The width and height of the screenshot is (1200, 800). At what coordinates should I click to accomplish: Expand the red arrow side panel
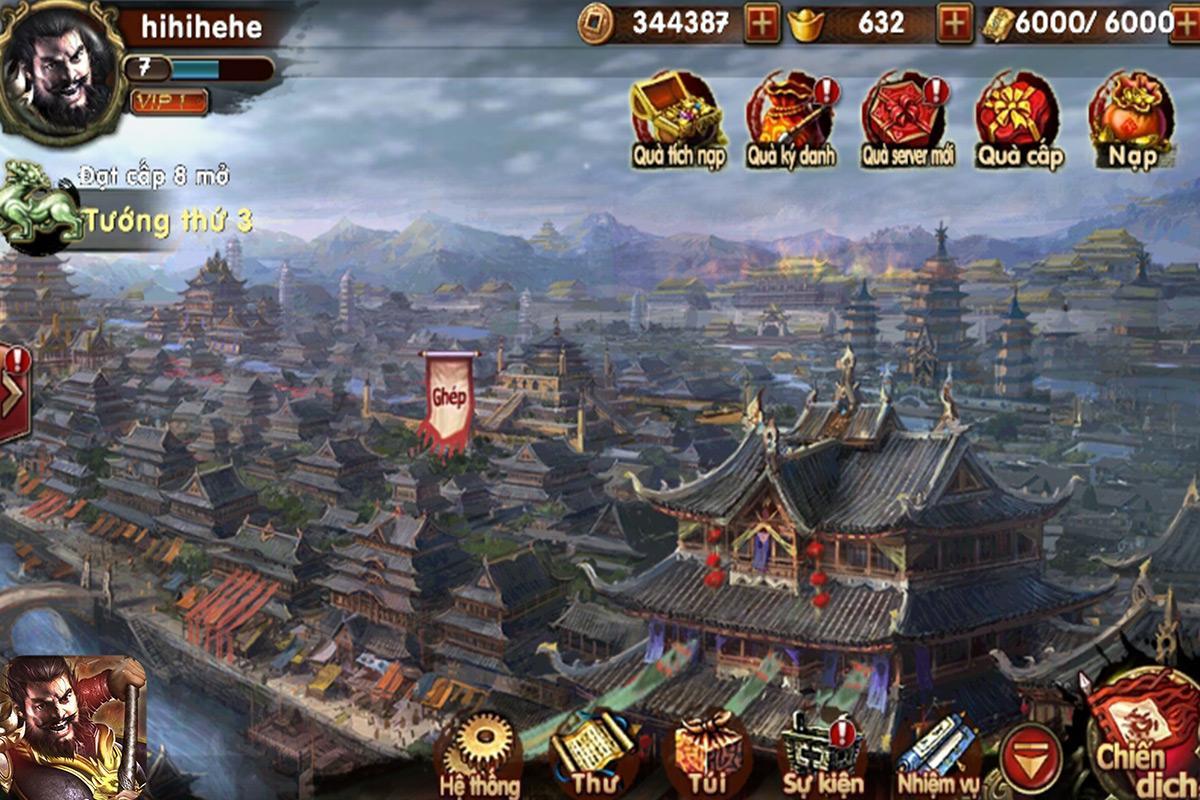click(x=12, y=392)
